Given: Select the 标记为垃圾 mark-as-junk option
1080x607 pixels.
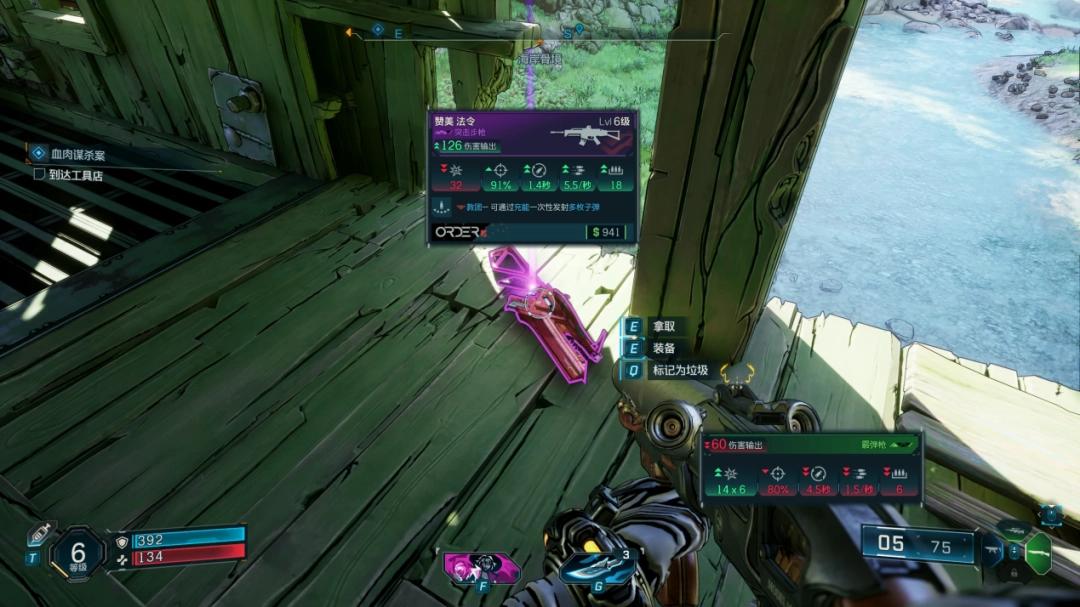Looking at the screenshot, I should pyautogui.click(x=679, y=370).
